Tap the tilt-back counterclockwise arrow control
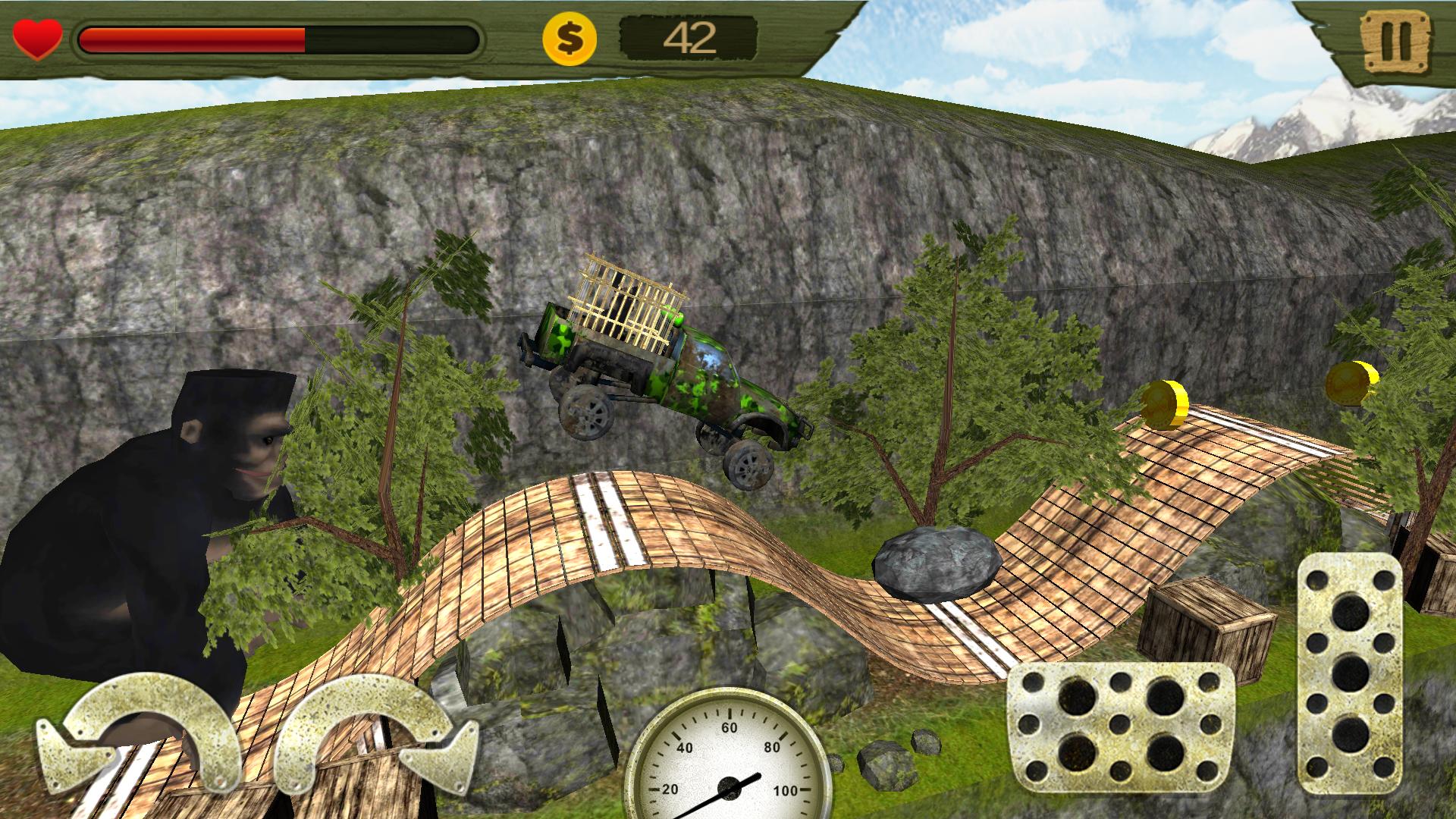This screenshot has height=819, width=1456. point(140,732)
